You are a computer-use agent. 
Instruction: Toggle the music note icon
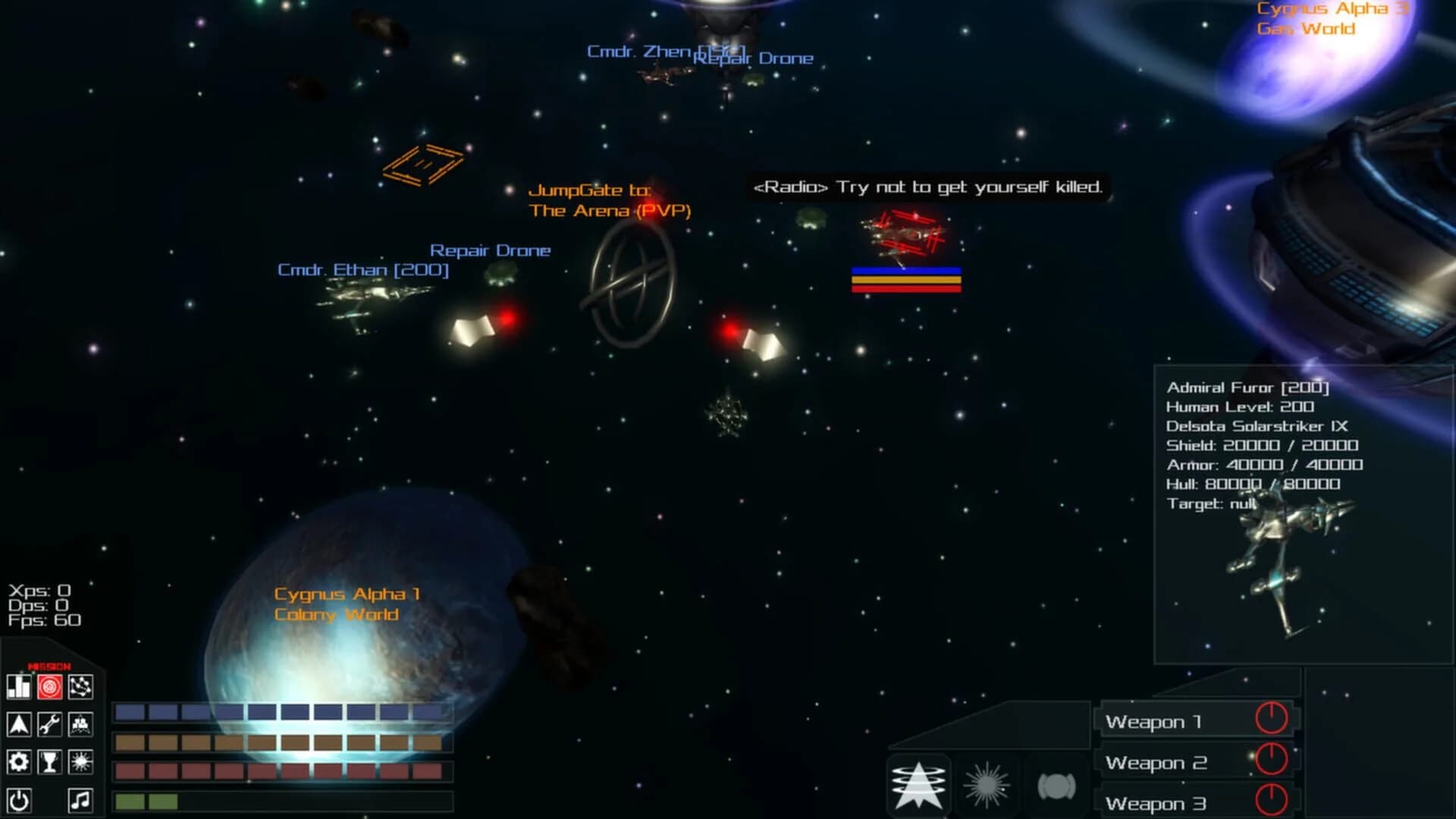click(x=80, y=801)
